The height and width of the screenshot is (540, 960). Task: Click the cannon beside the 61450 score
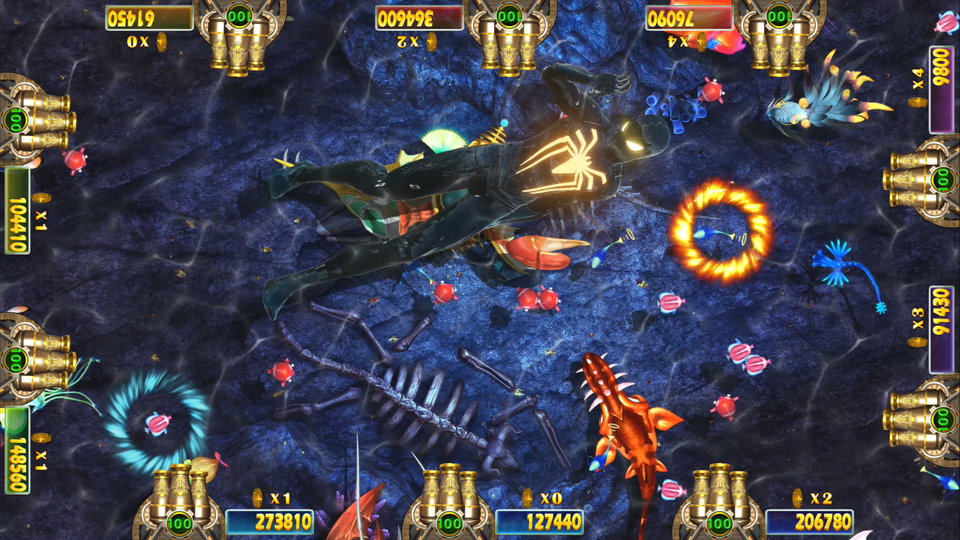[x=238, y=42]
